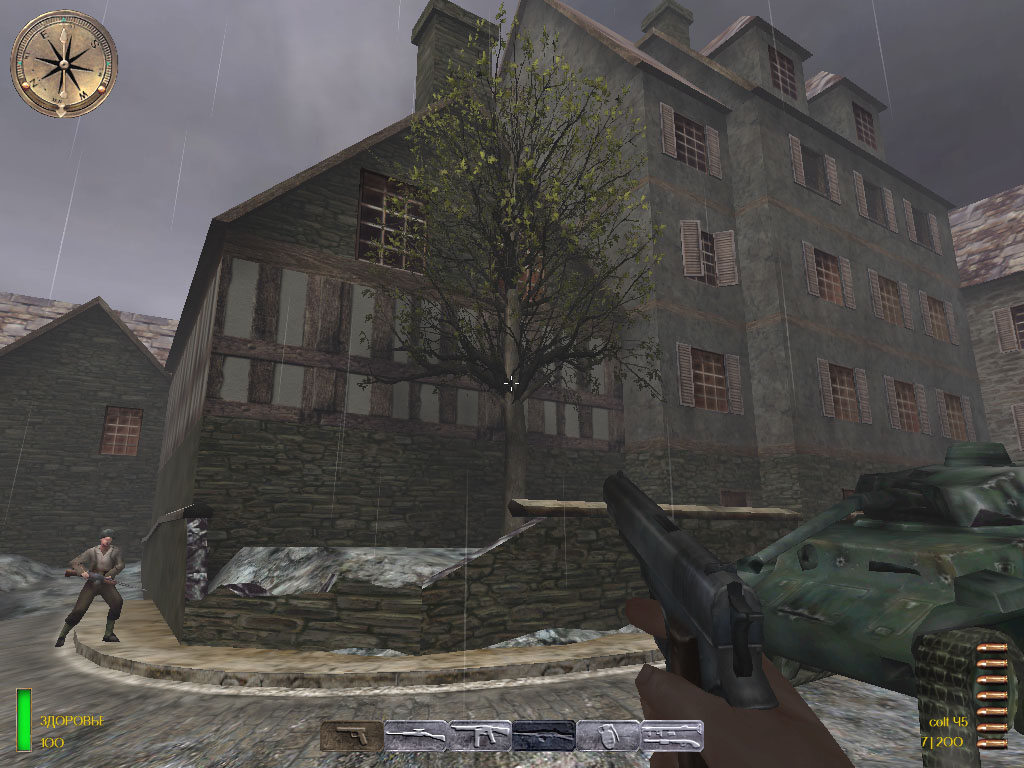Pick the grenade slot

pos(608,736)
